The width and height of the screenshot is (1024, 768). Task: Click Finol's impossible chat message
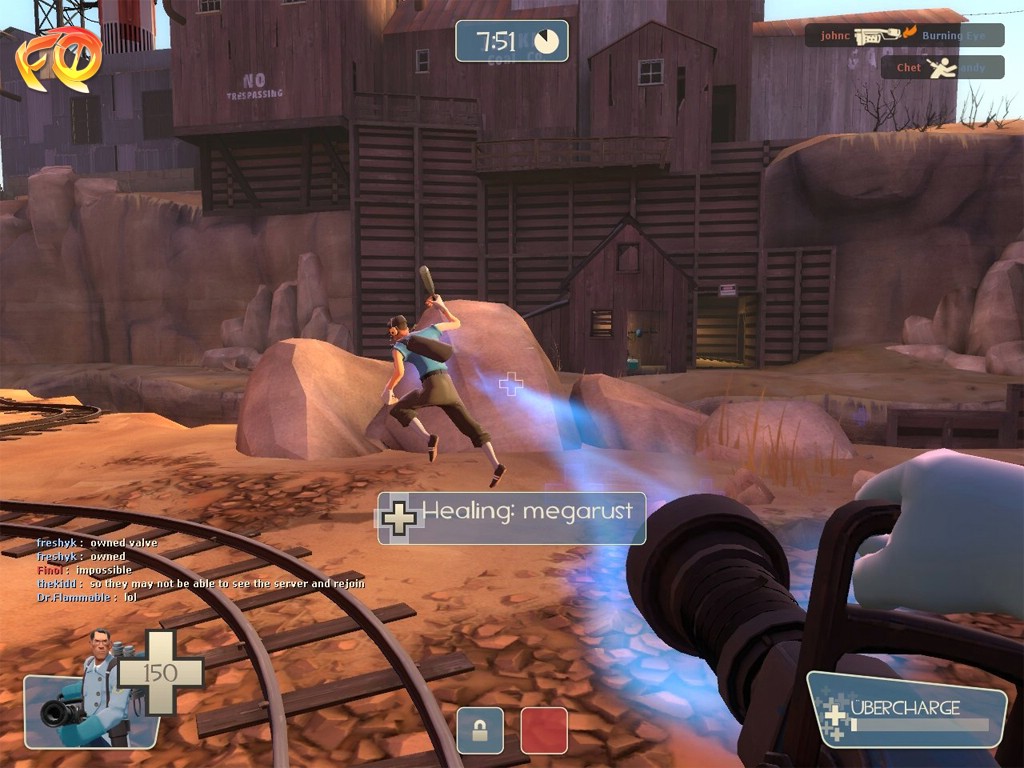(x=84, y=570)
